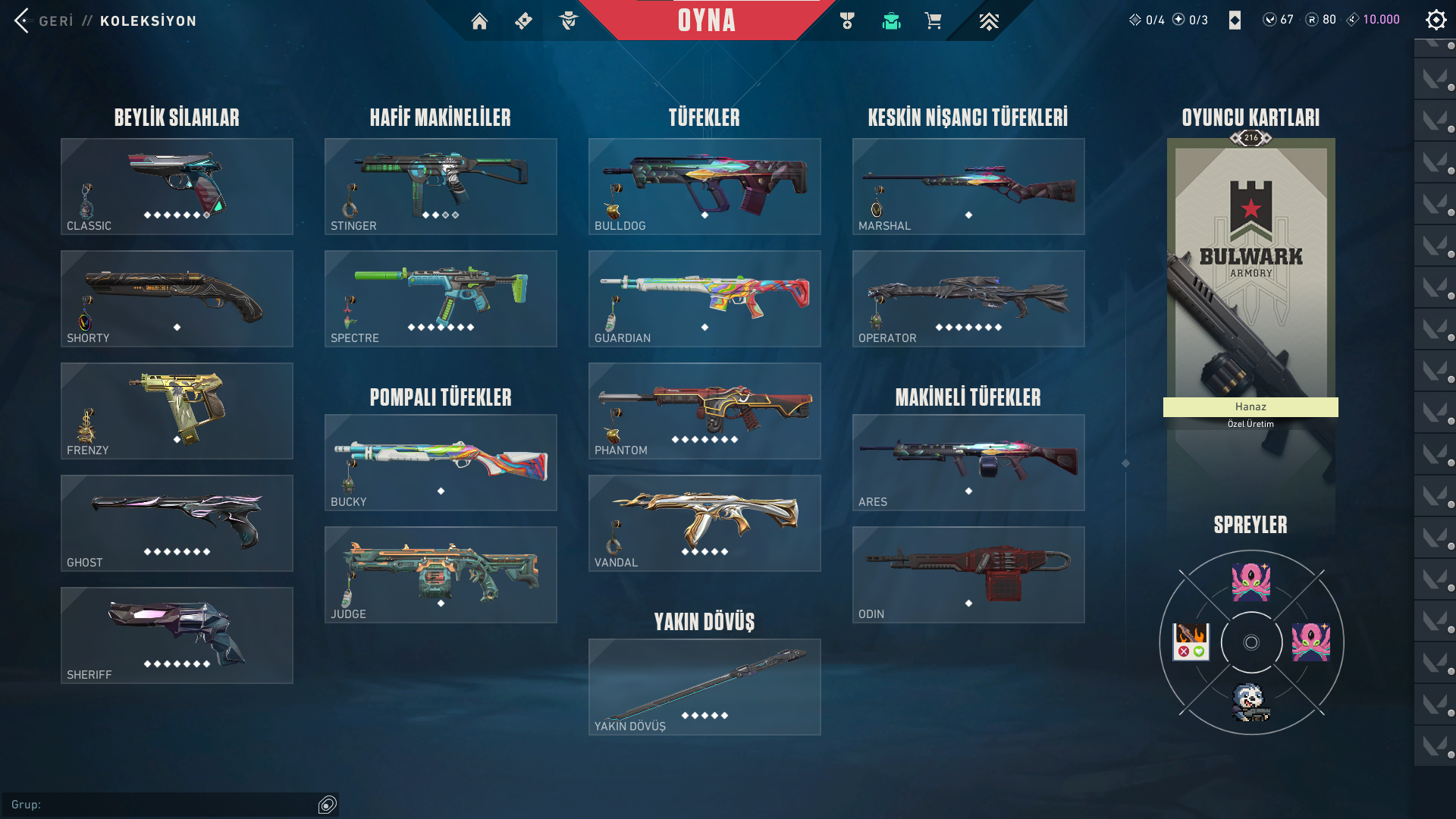
Task: Choose the Spectre weapon slot
Action: tap(441, 299)
